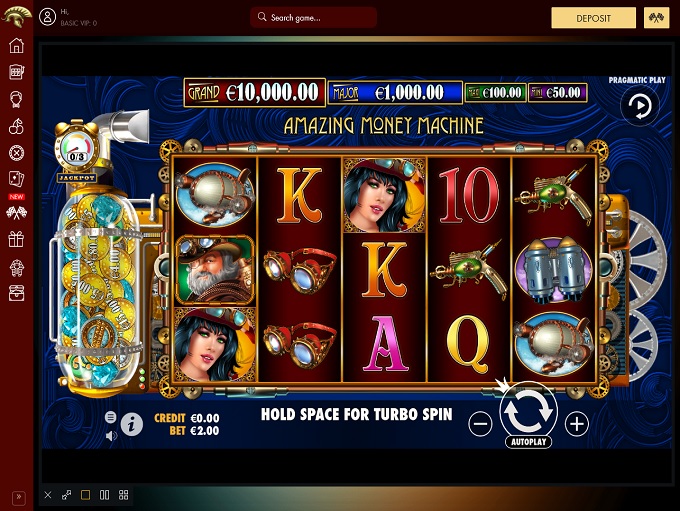Go to the casino home page
Screen dimensions: 680x511
(x=16, y=46)
